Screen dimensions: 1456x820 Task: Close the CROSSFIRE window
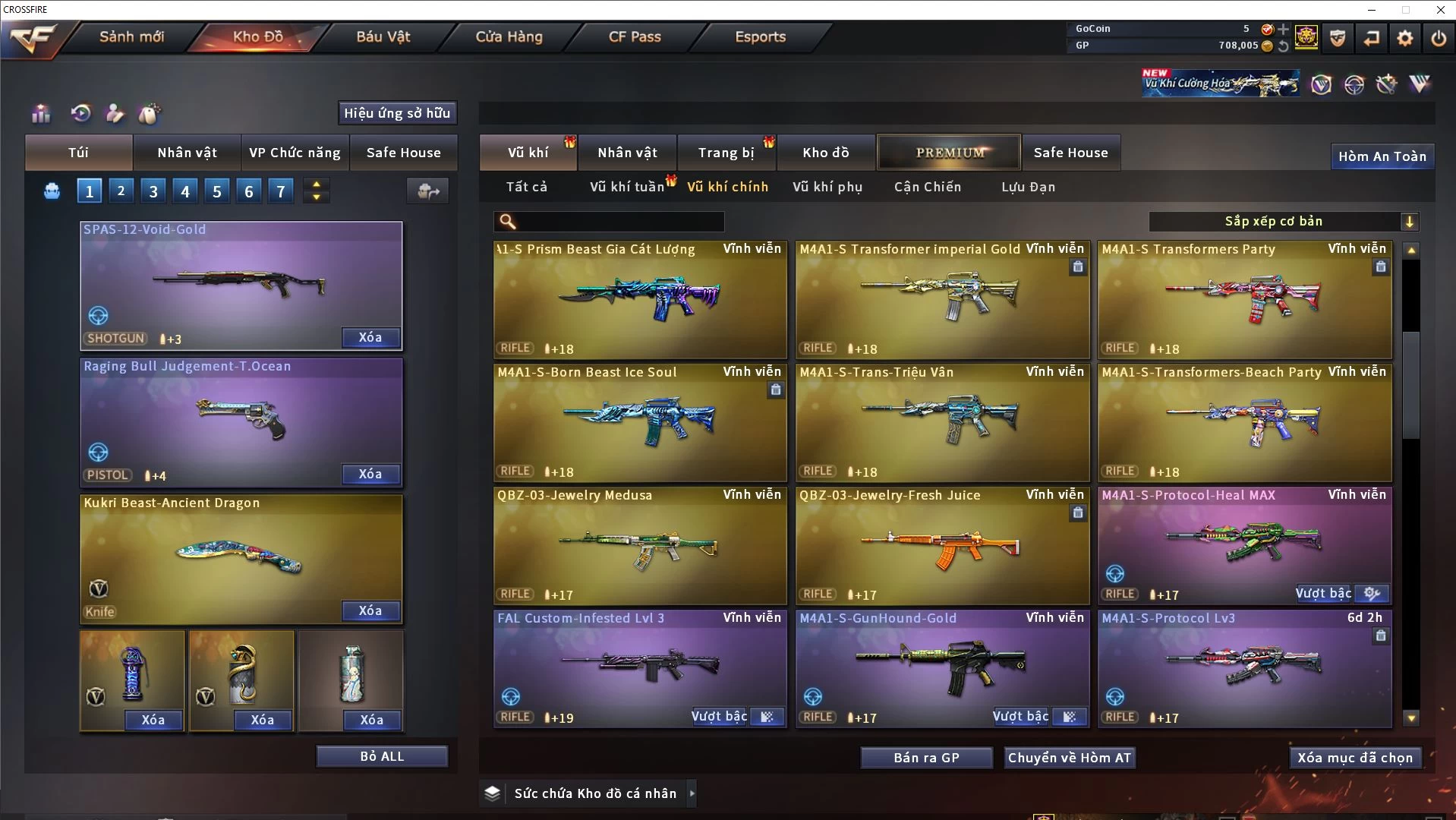pos(1440,10)
